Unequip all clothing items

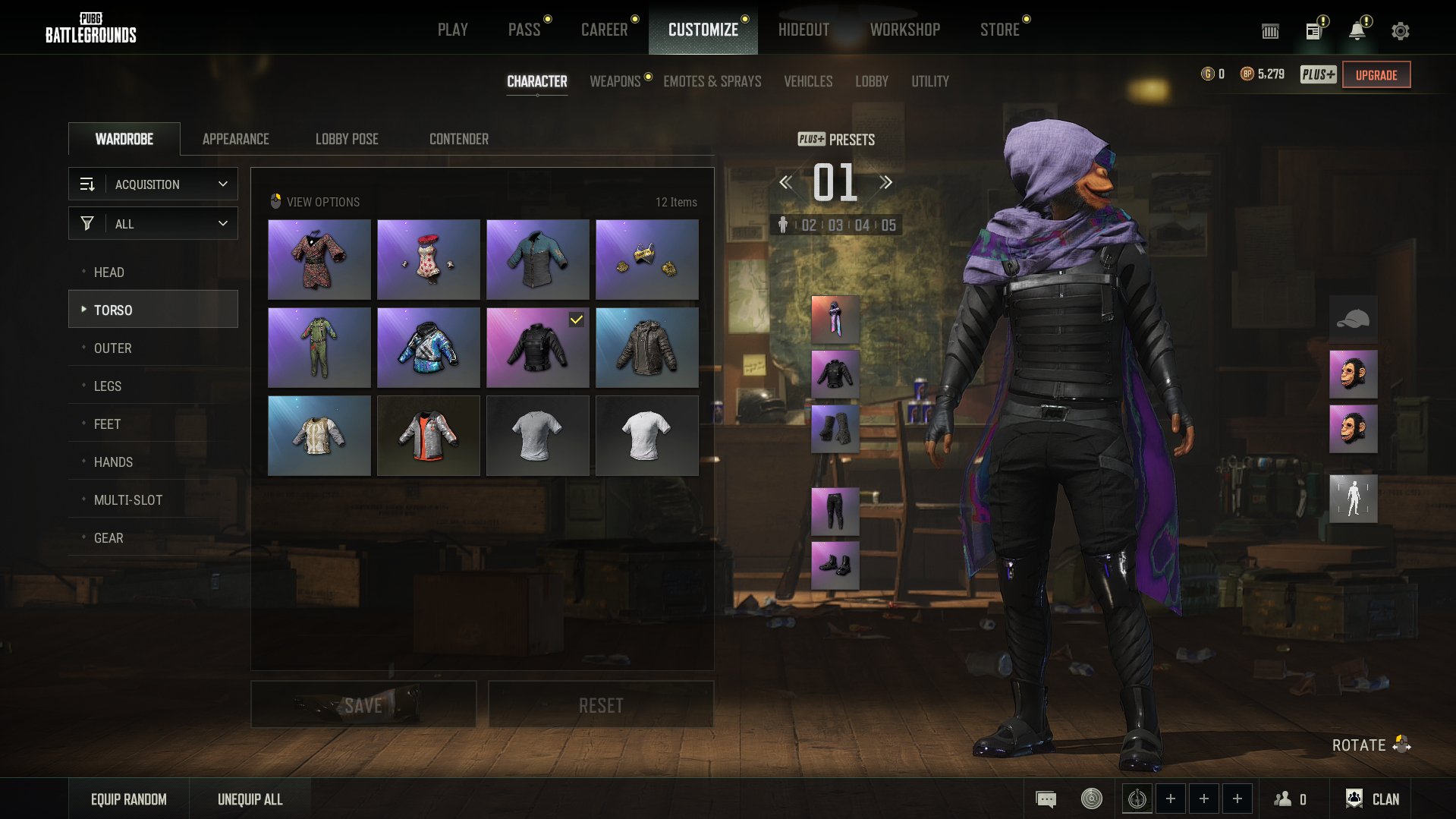(250, 799)
